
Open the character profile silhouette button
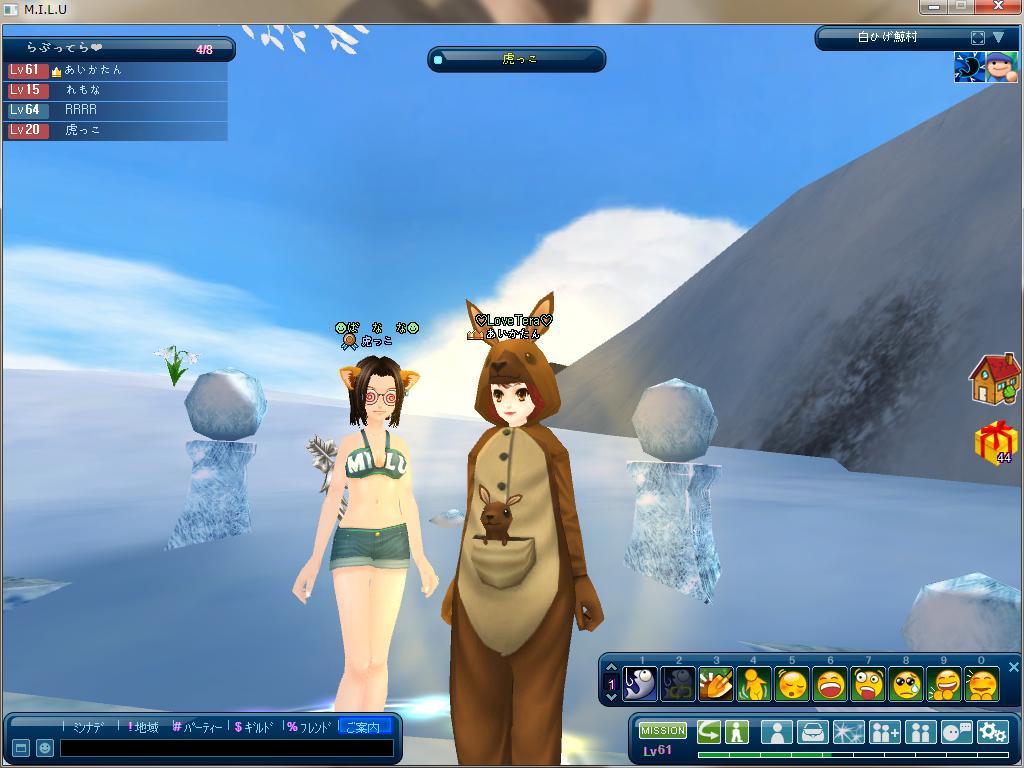pyautogui.click(x=776, y=732)
